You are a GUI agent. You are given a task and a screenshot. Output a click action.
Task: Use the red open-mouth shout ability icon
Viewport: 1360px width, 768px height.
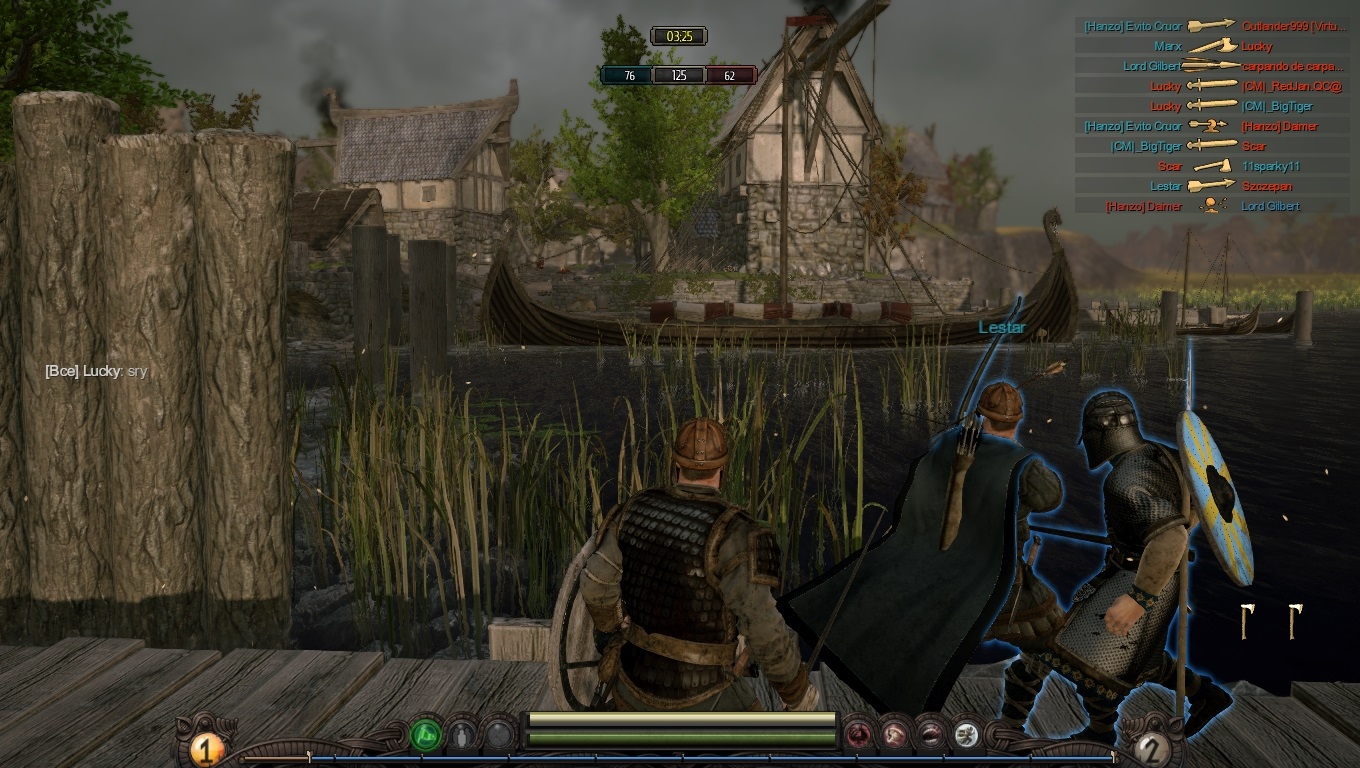[x=931, y=737]
